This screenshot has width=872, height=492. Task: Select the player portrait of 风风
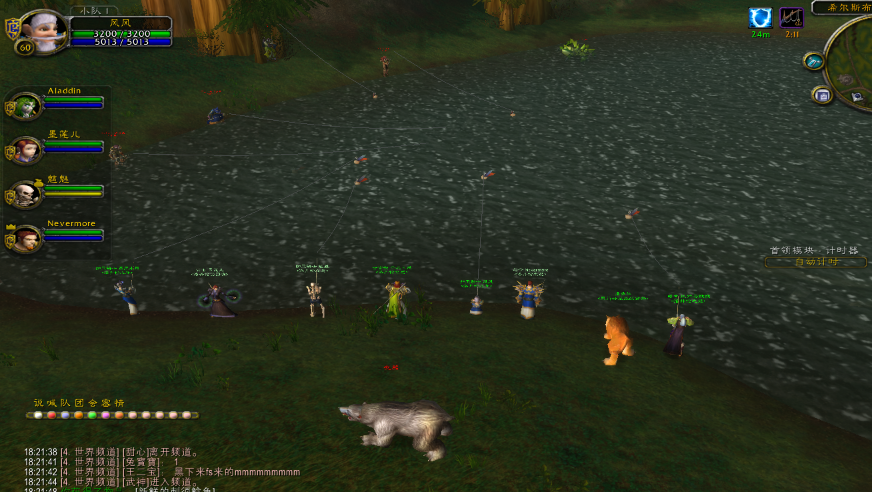click(44, 30)
